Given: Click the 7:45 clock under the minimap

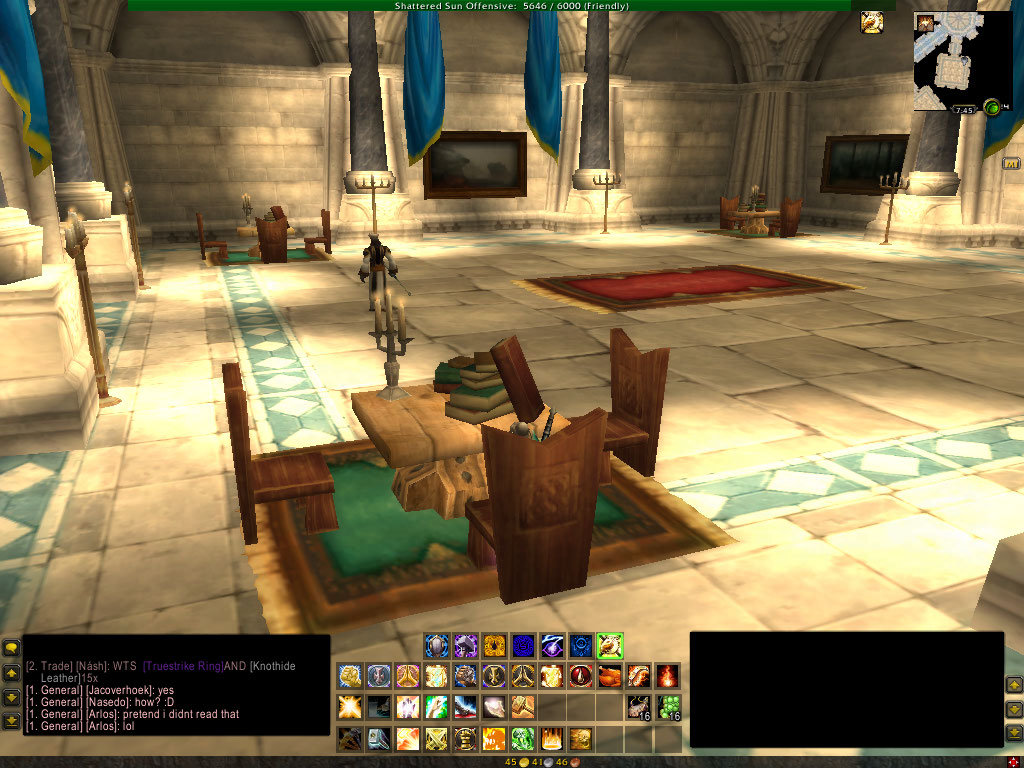Looking at the screenshot, I should click(963, 110).
